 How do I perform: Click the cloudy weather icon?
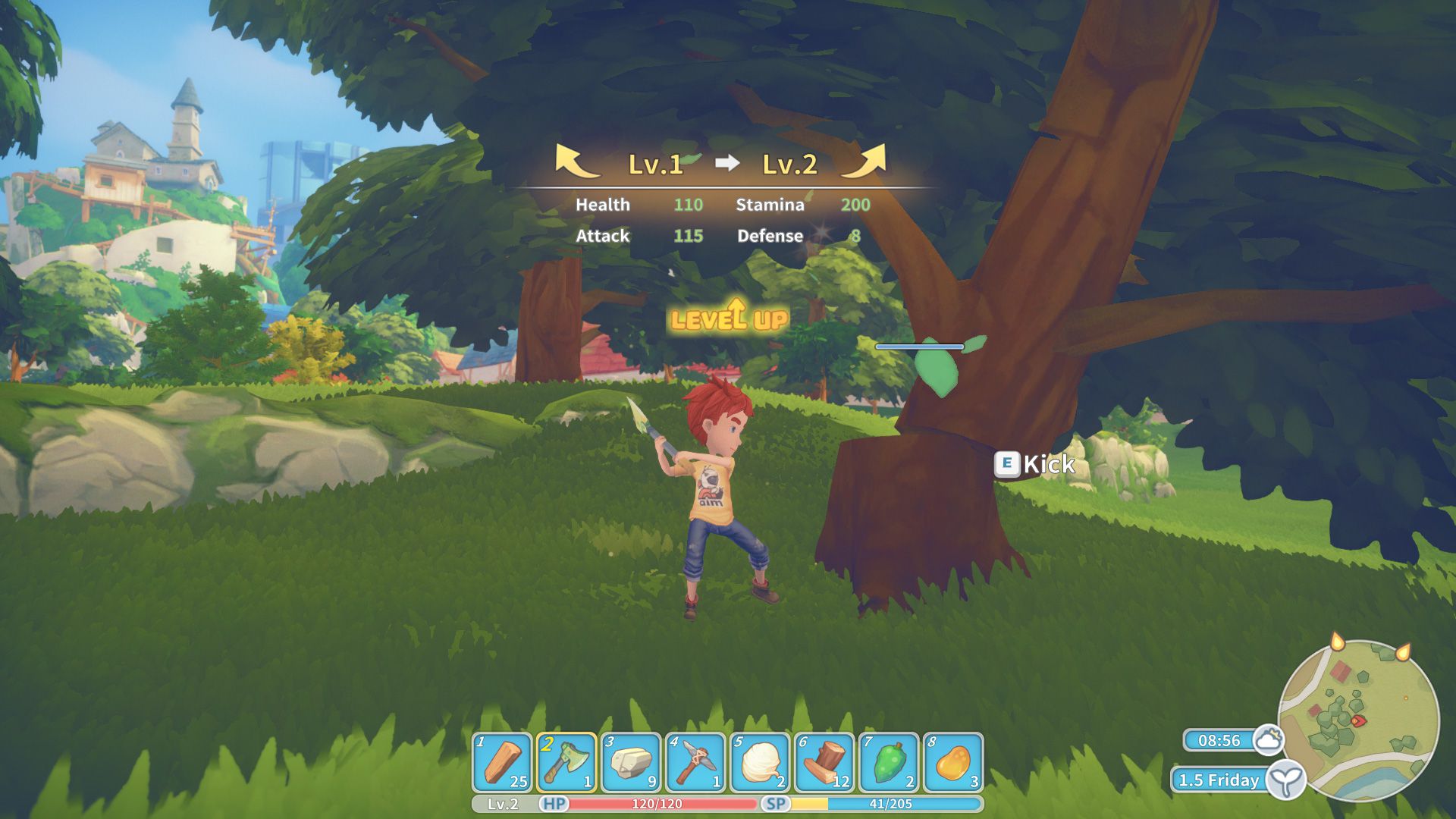pyautogui.click(x=1268, y=739)
